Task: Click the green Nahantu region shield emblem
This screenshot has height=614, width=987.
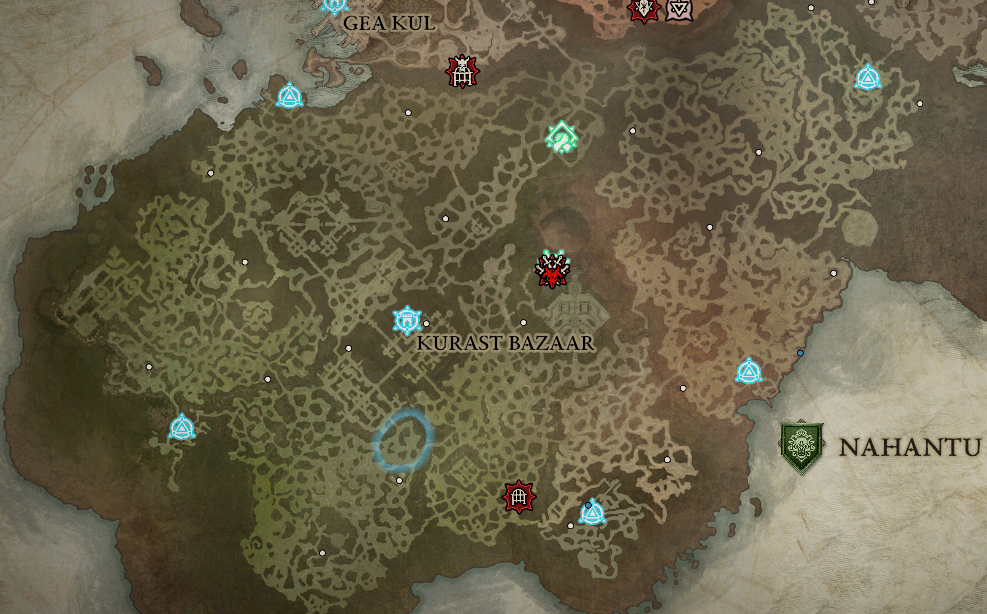Action: (802, 447)
